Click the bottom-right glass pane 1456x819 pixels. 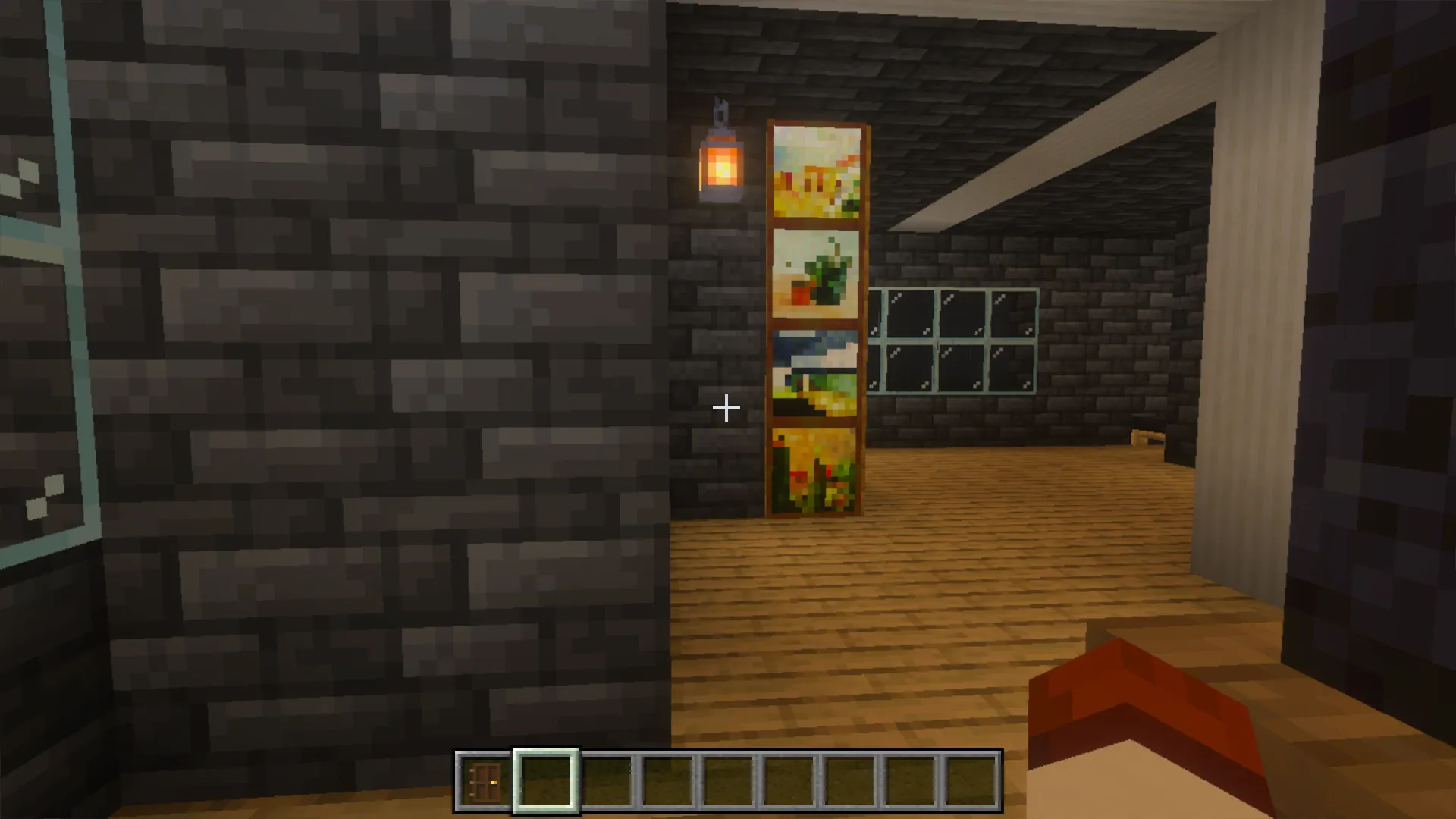1012,368
